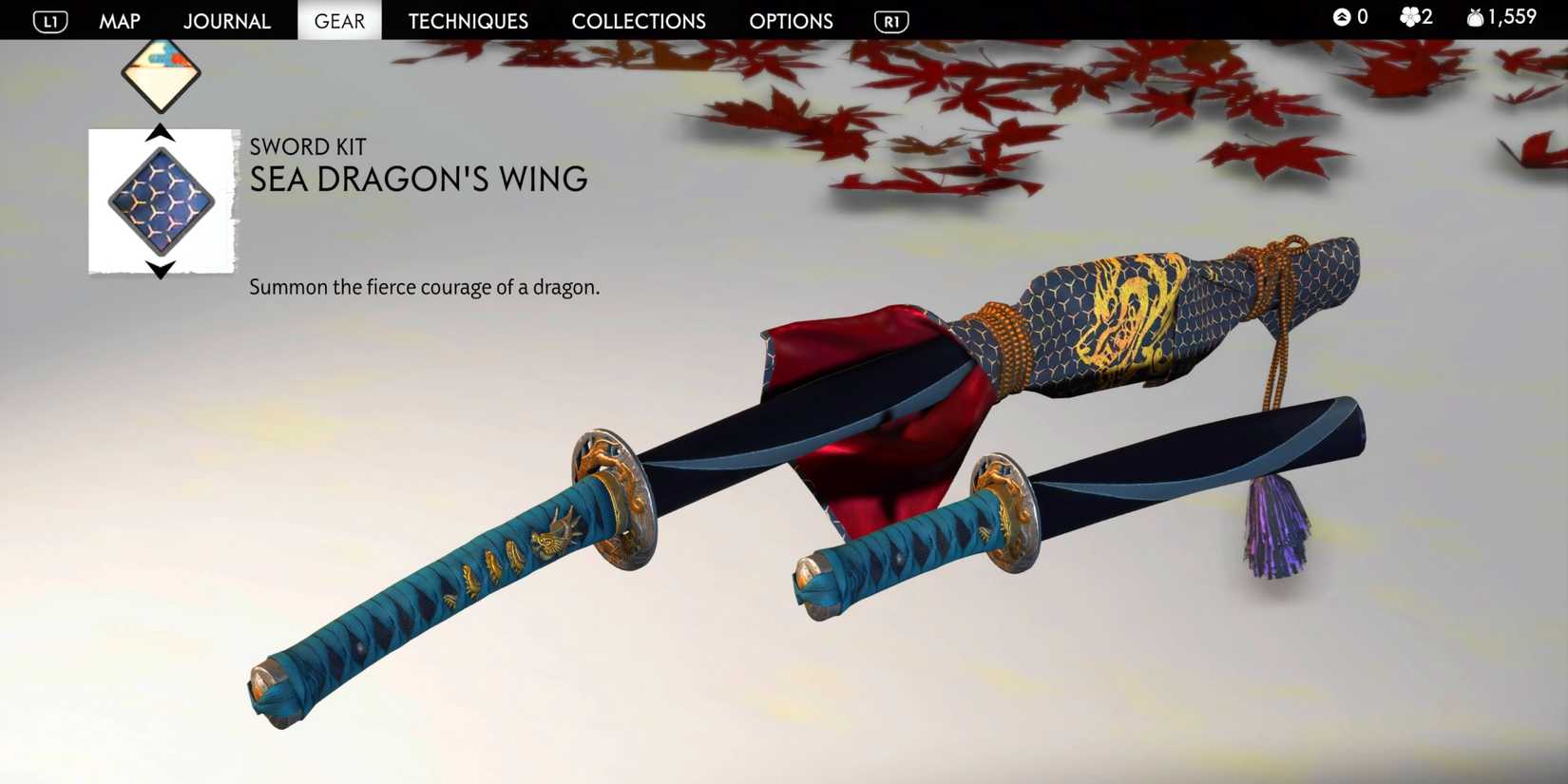Switch to the MAP tab
The width and height of the screenshot is (1568, 784).
click(x=120, y=20)
